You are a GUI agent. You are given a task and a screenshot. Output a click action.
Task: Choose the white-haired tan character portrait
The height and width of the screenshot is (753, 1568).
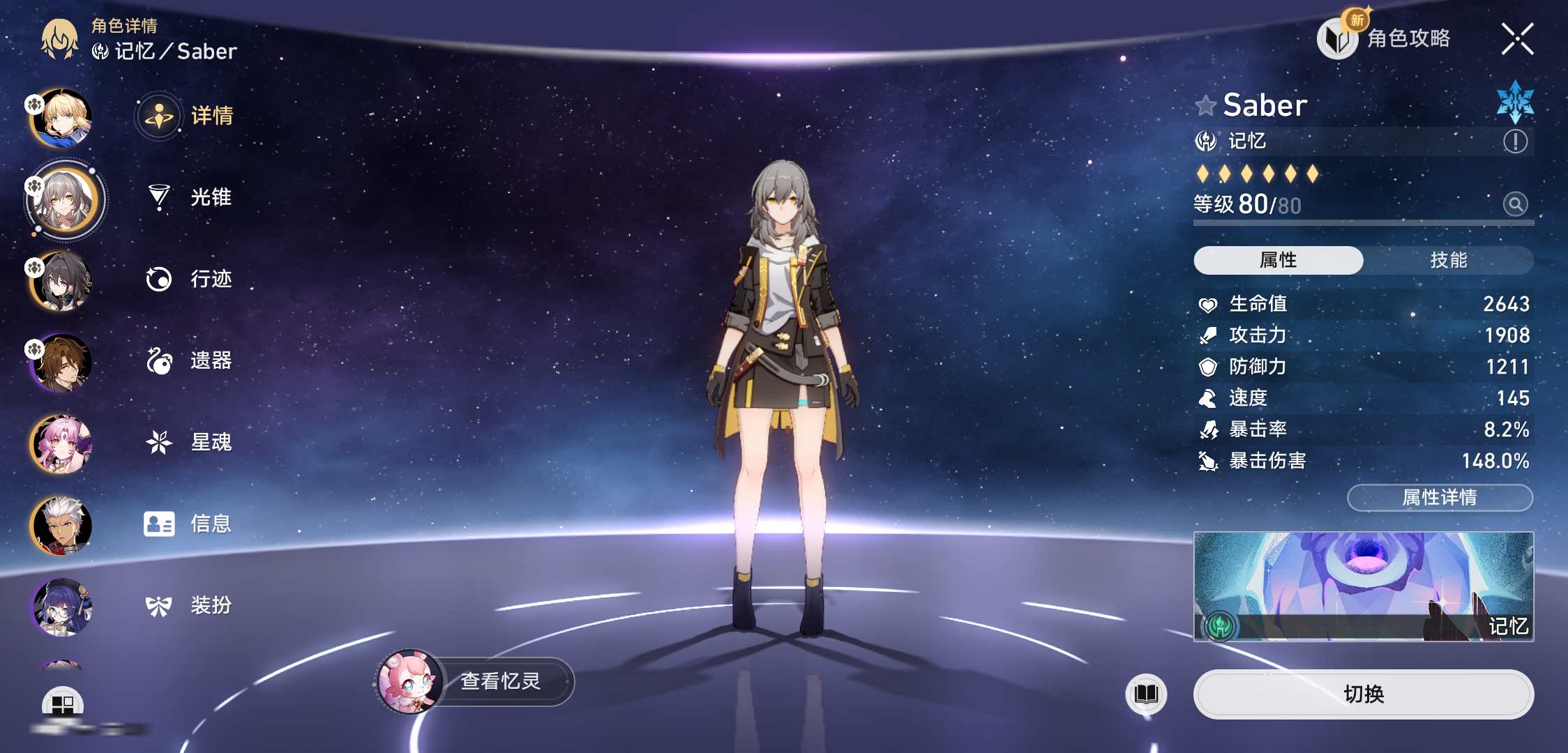[61, 525]
